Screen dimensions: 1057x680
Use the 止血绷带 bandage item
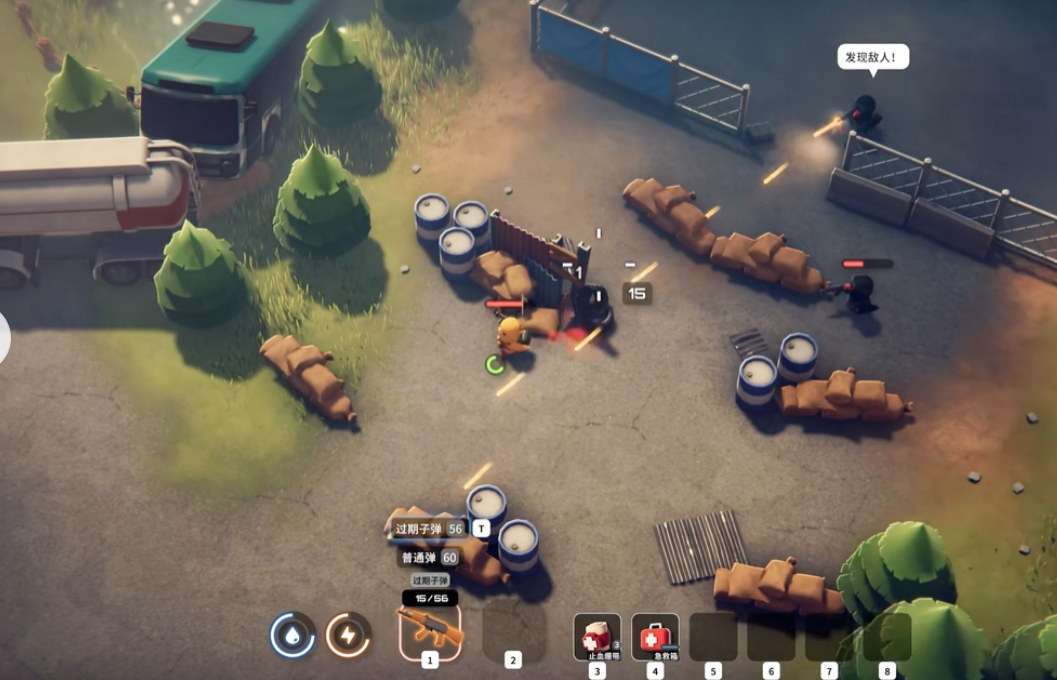point(597,636)
